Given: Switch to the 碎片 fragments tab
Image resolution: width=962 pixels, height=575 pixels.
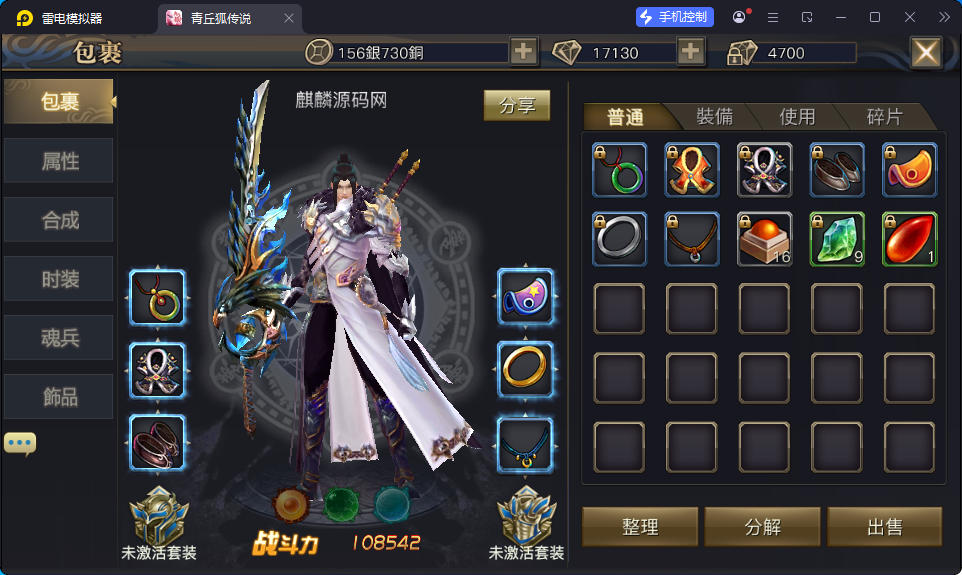Looking at the screenshot, I should [883, 117].
